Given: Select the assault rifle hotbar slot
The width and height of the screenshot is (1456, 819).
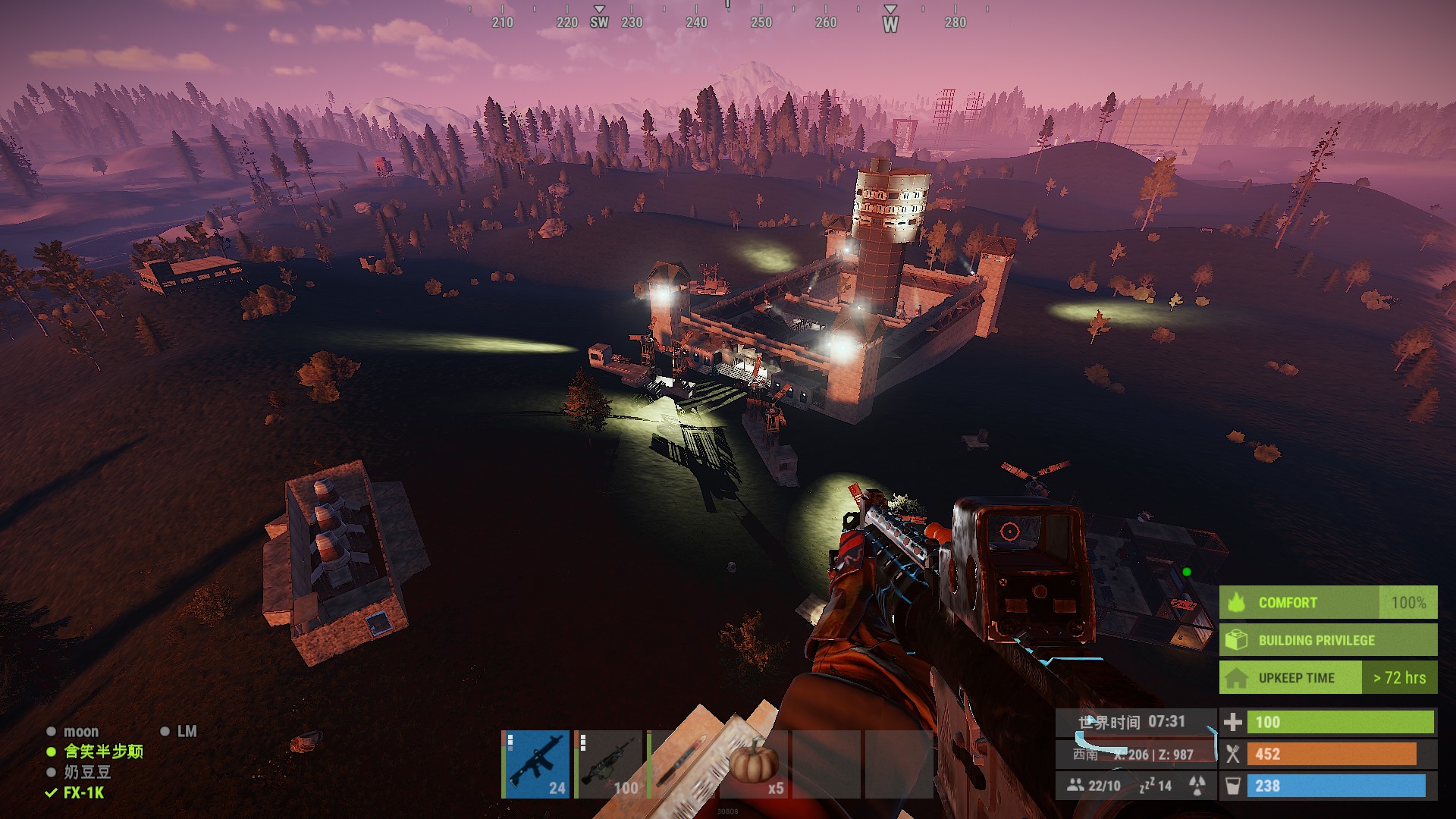Looking at the screenshot, I should [x=535, y=764].
